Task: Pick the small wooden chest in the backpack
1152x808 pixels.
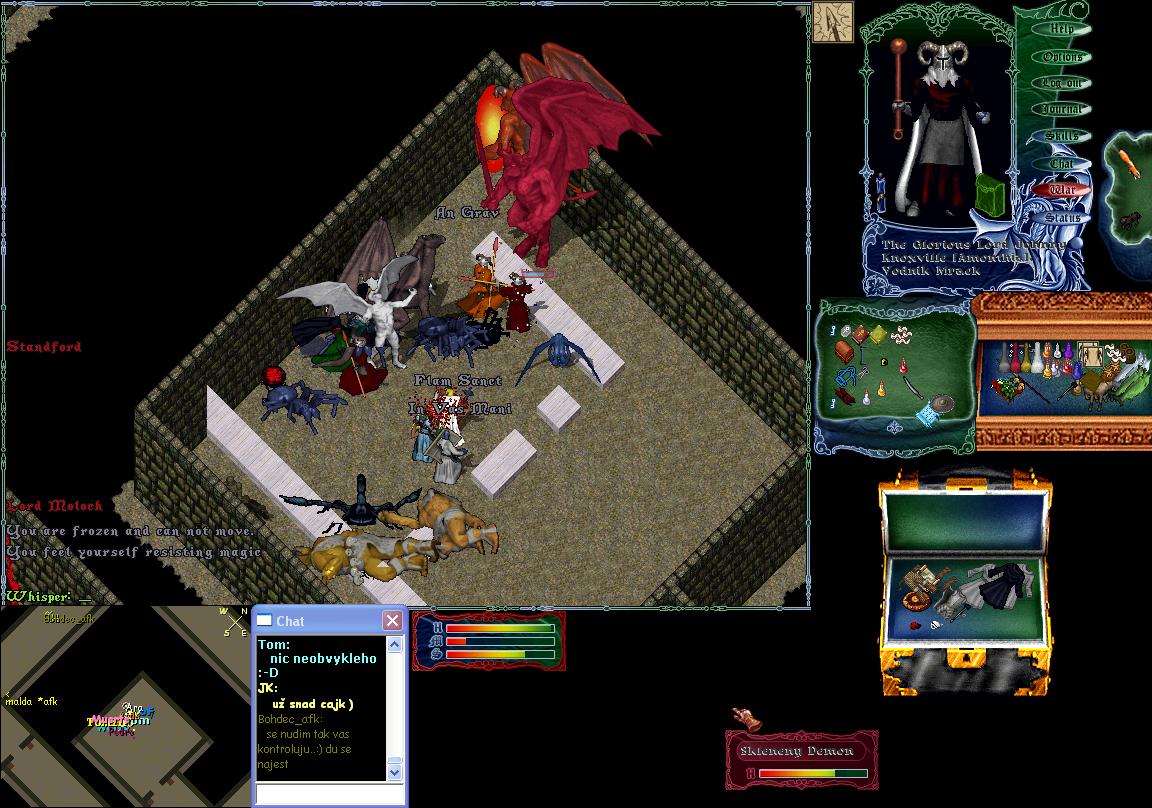Action: point(845,351)
